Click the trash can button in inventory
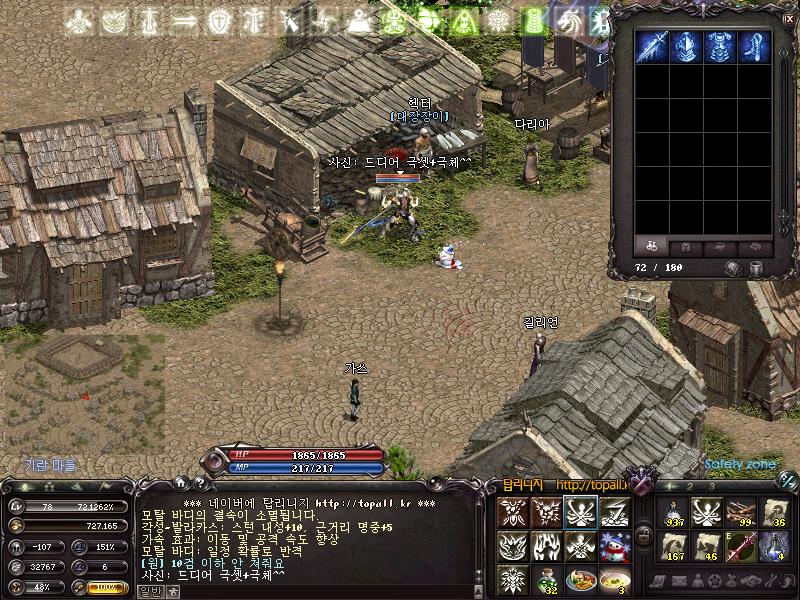Screen dimensions: 800x600 pyautogui.click(x=757, y=268)
